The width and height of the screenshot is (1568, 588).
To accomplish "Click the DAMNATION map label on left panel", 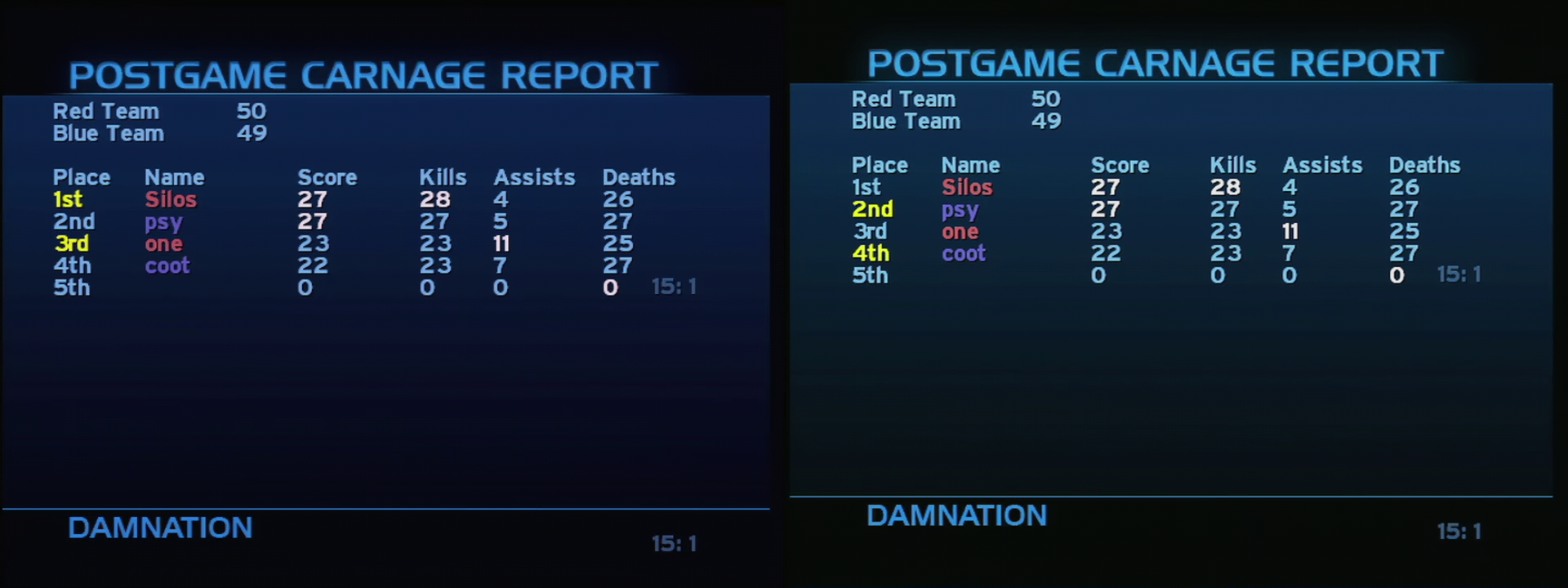I will [159, 528].
